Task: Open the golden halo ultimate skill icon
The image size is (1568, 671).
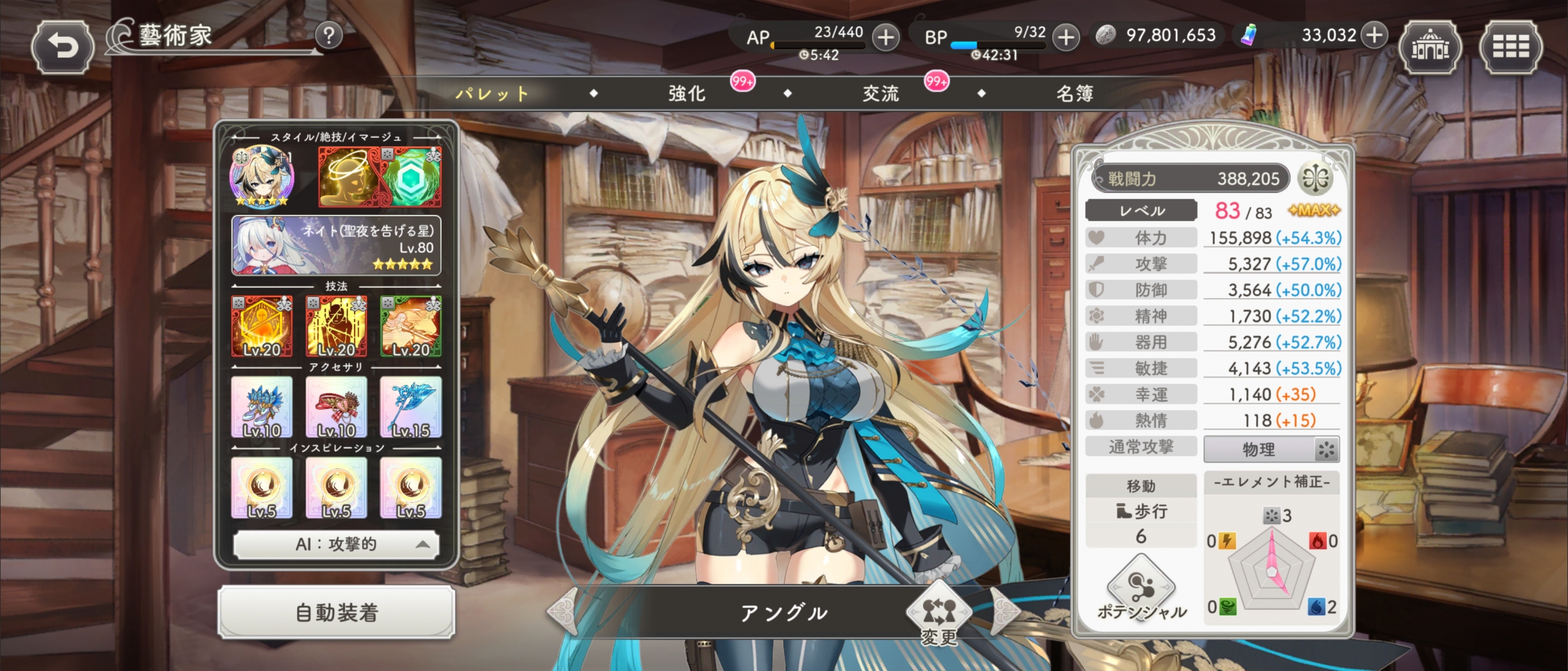Action: point(348,176)
